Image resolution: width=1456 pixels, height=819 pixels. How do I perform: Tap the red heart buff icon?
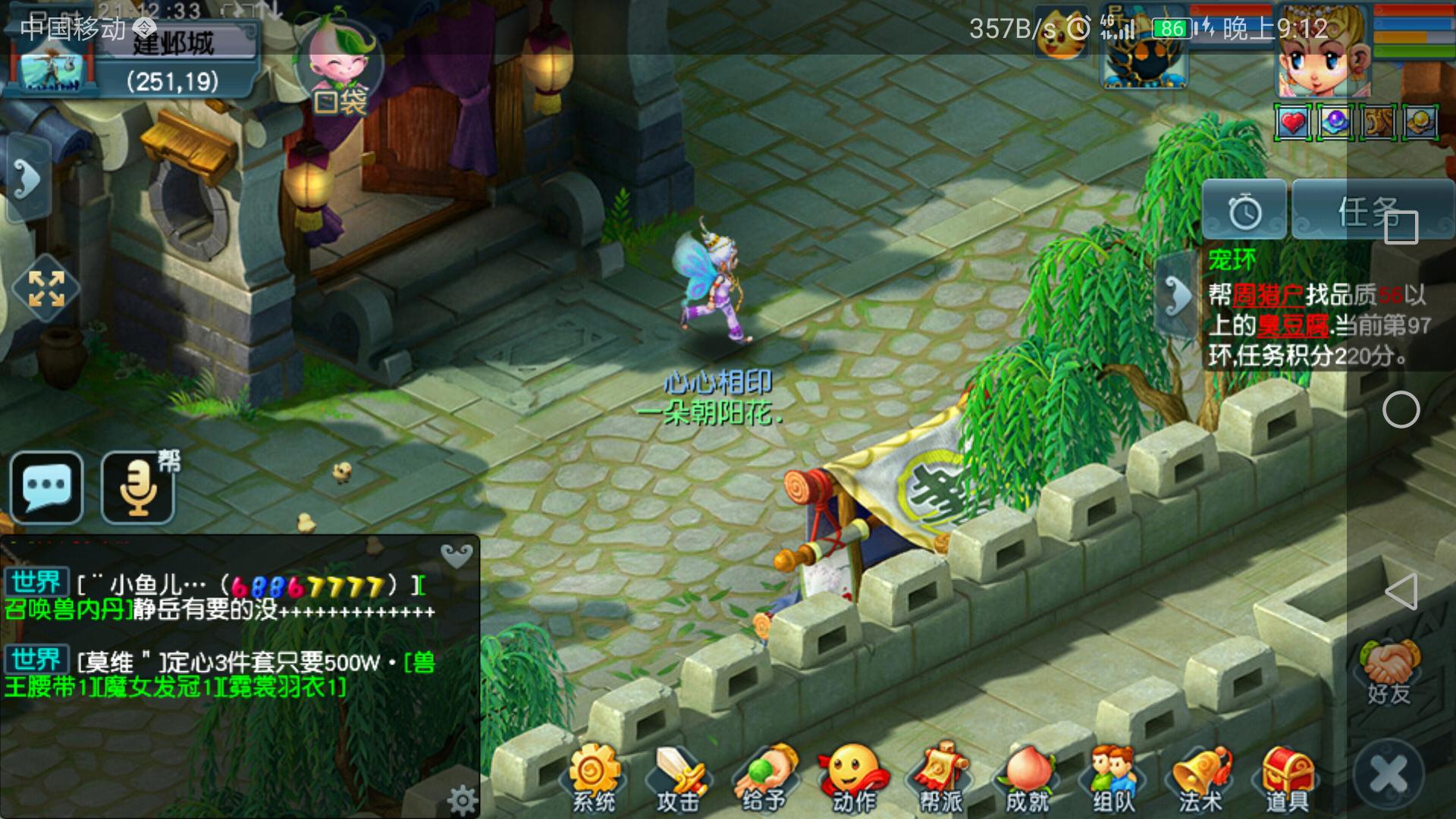(1293, 123)
